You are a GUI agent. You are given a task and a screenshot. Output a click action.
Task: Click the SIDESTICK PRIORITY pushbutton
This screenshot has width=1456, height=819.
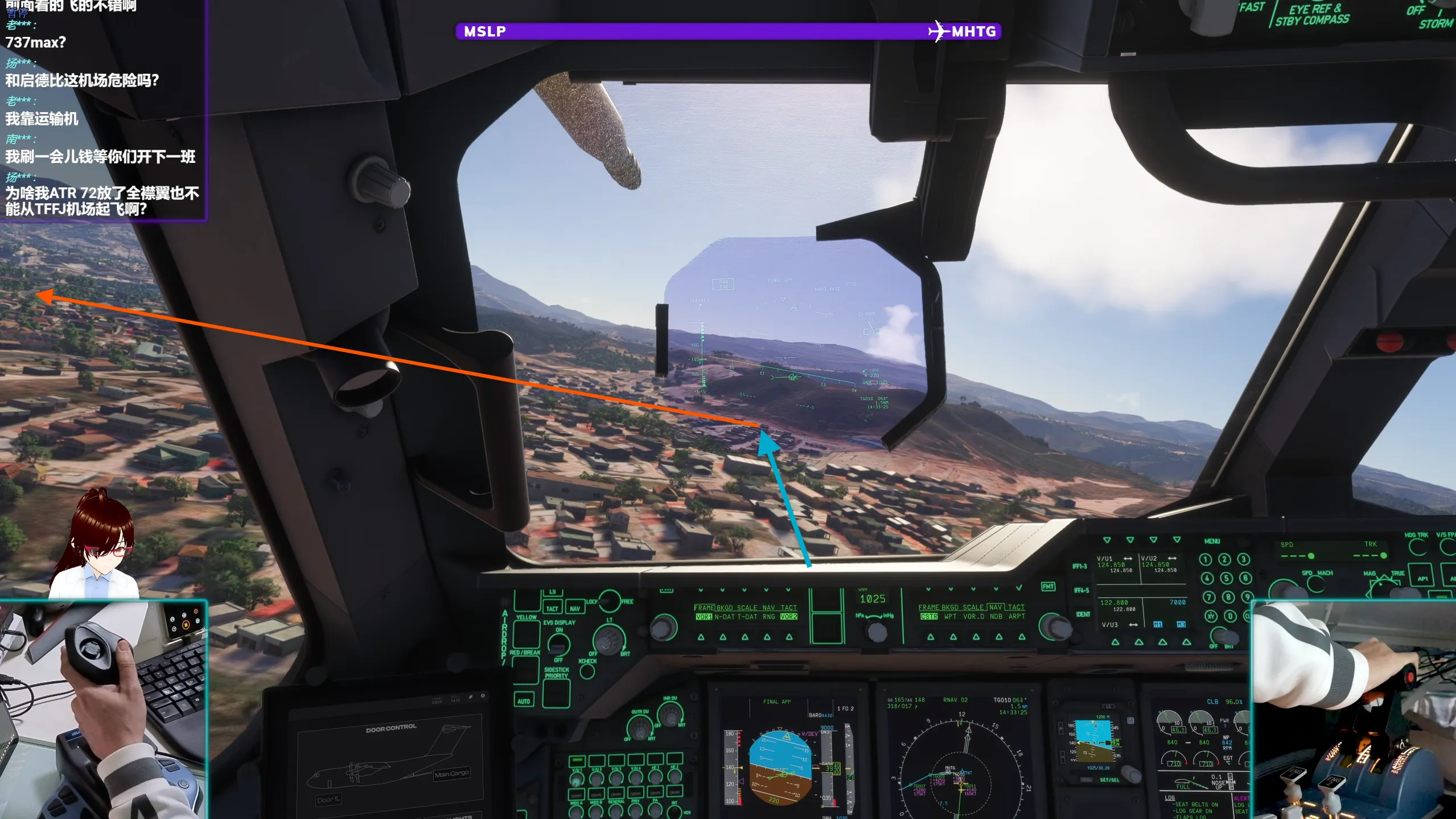pos(556,691)
